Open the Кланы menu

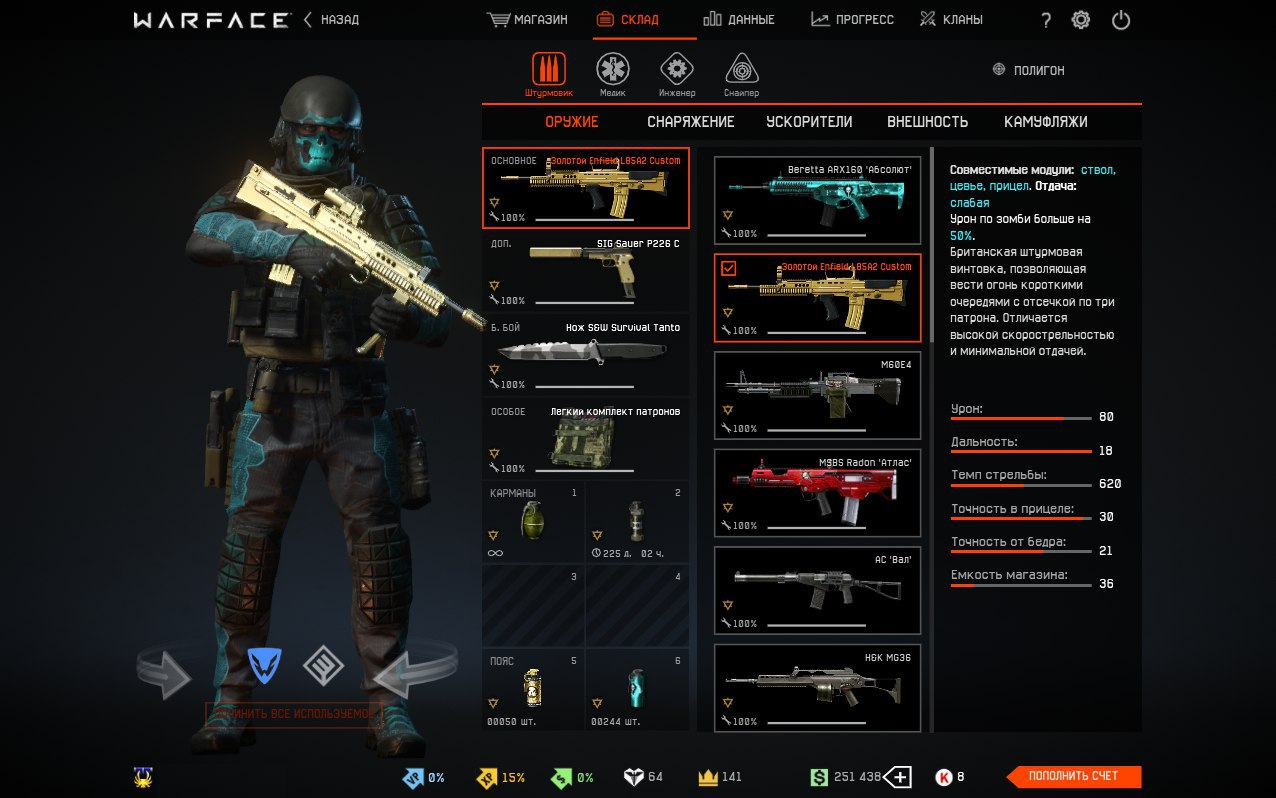[951, 20]
